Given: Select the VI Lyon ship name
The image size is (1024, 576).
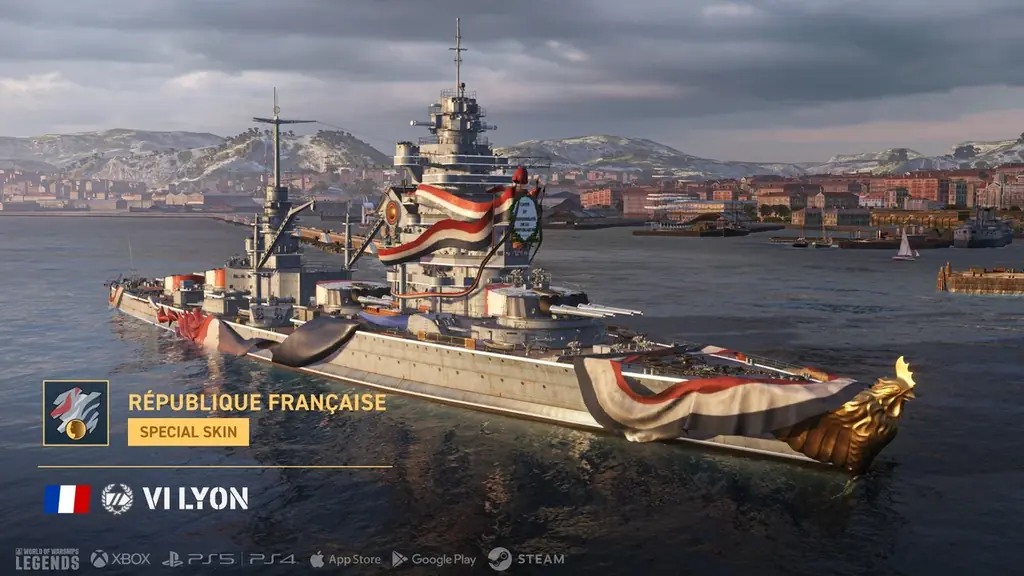Looking at the screenshot, I should tap(195, 499).
